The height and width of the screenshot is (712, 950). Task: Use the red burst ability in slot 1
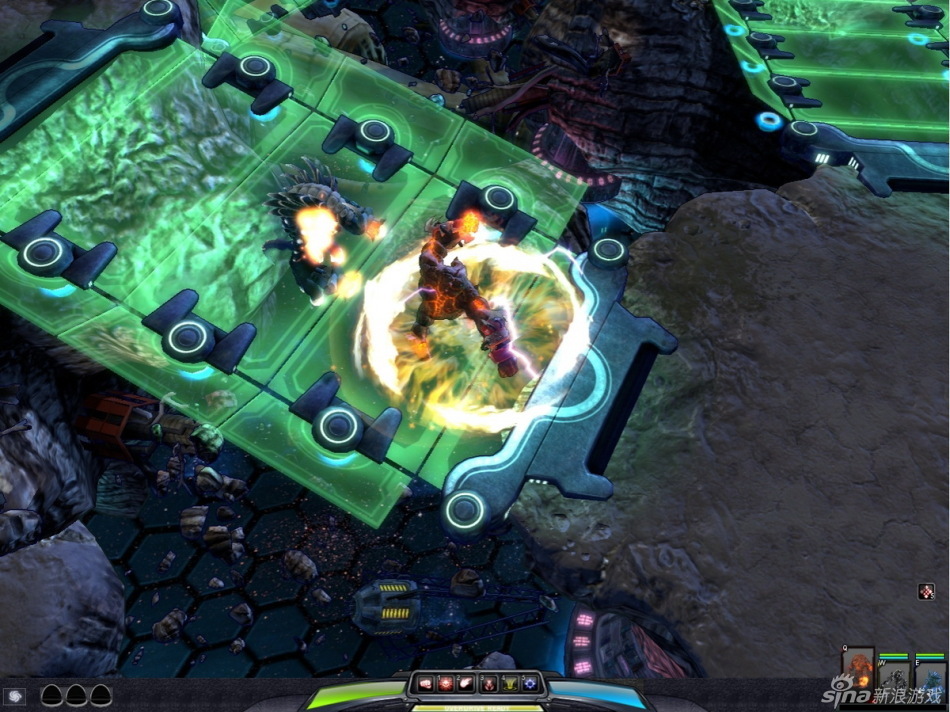(446, 683)
